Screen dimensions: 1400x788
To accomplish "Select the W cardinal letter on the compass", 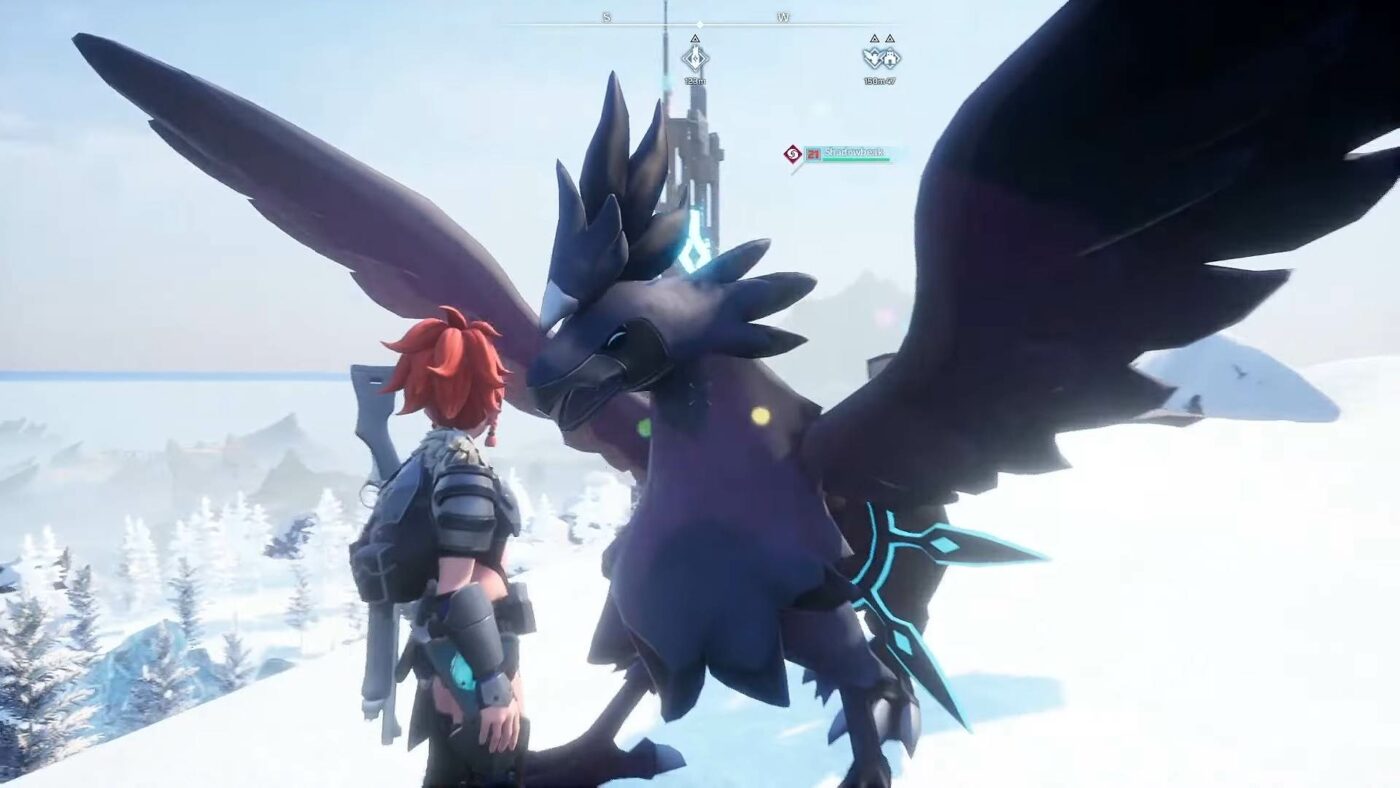I will (x=784, y=17).
